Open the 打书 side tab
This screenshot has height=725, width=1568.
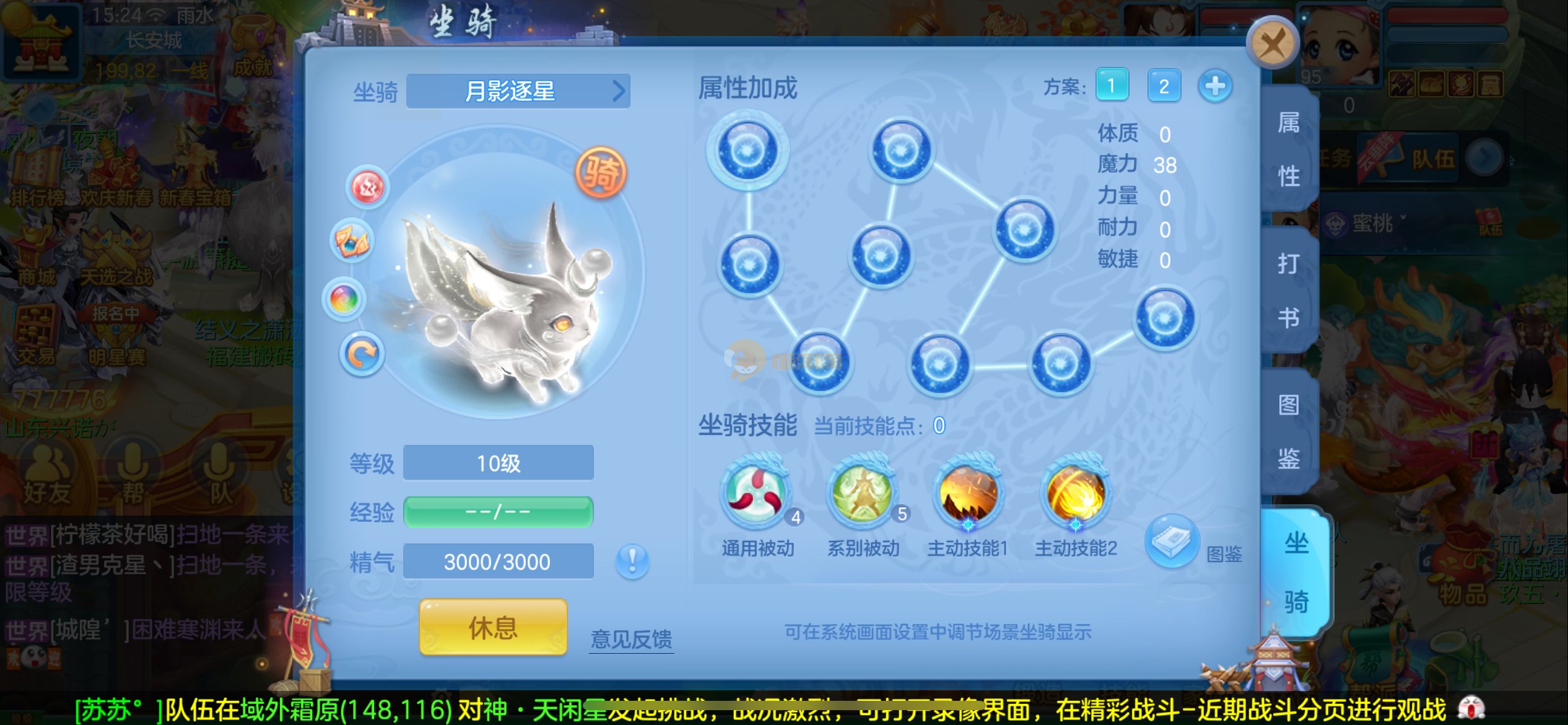pos(1289,291)
